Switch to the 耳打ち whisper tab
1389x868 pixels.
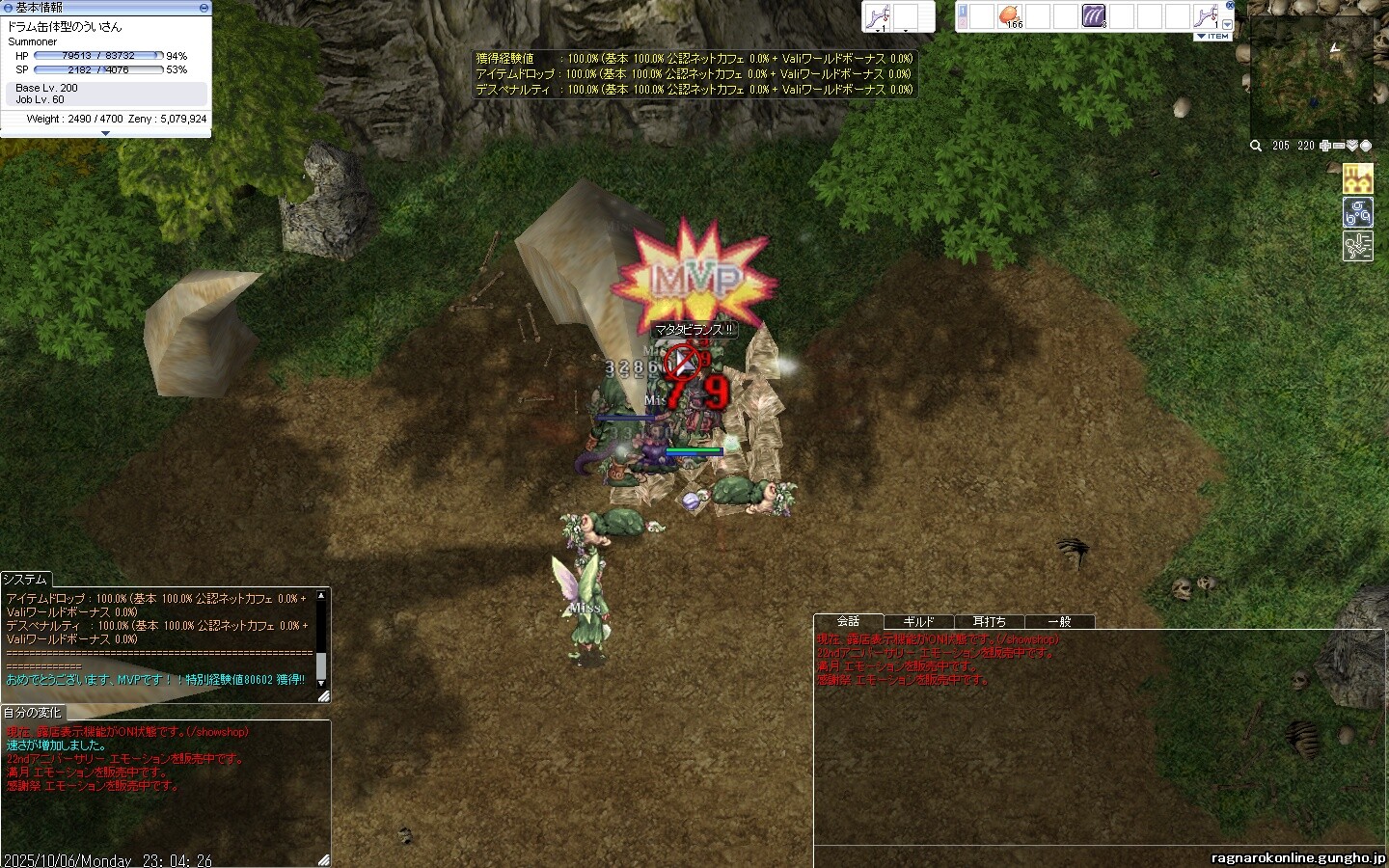coord(989,622)
